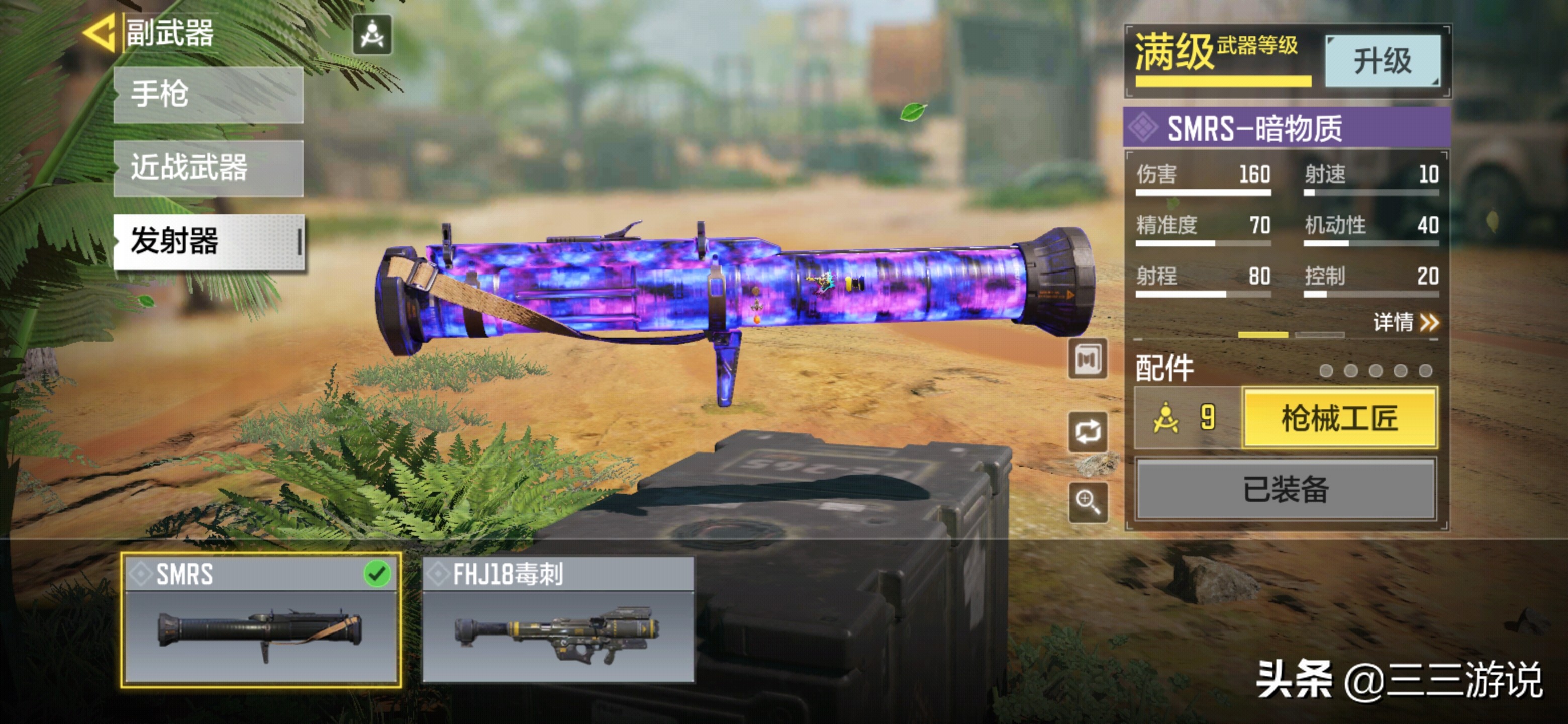Open the 详情 weapon stats details
The width and height of the screenshot is (1568, 724).
[1405, 321]
